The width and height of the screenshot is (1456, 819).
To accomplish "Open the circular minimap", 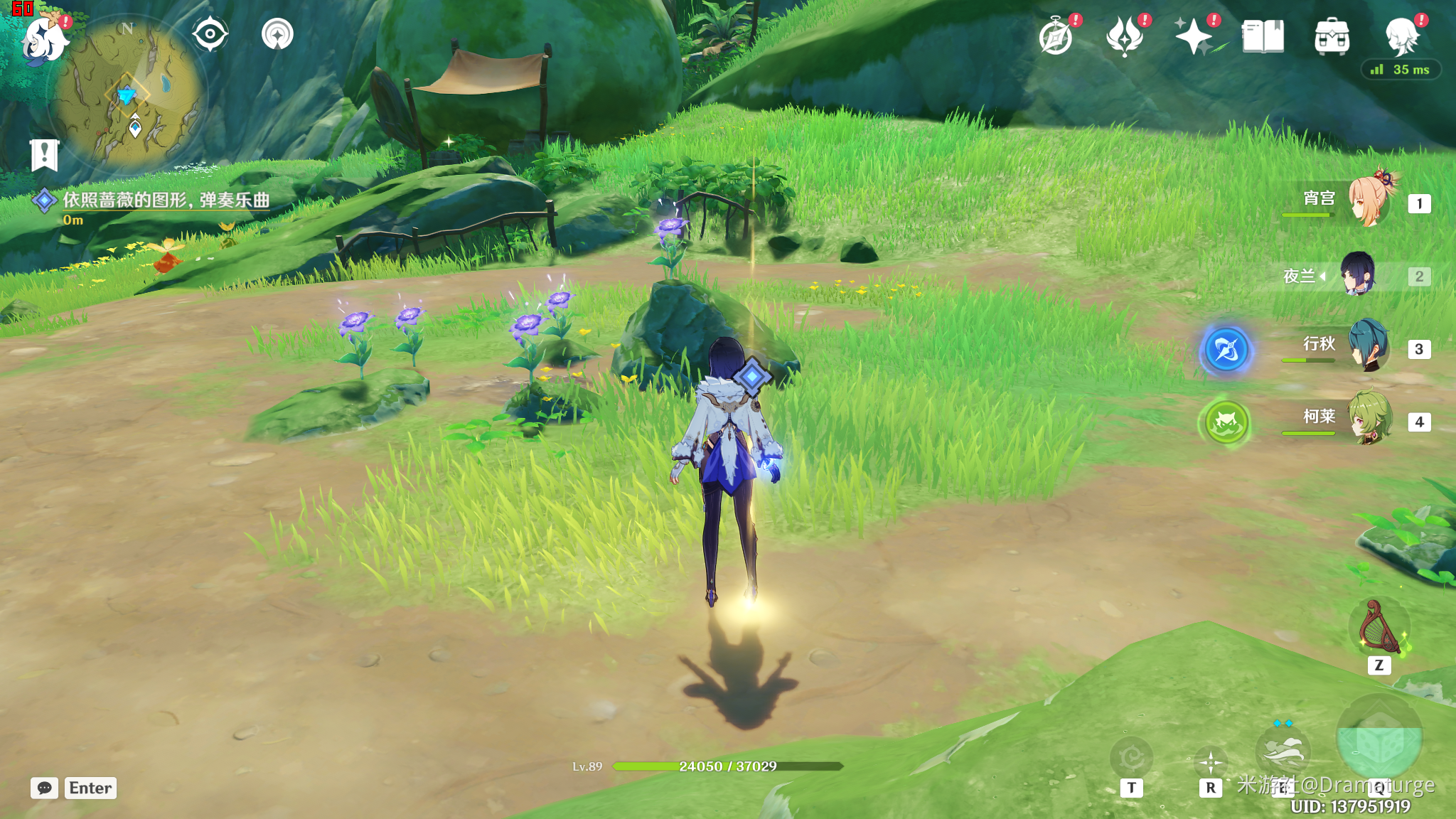I will pyautogui.click(x=128, y=94).
